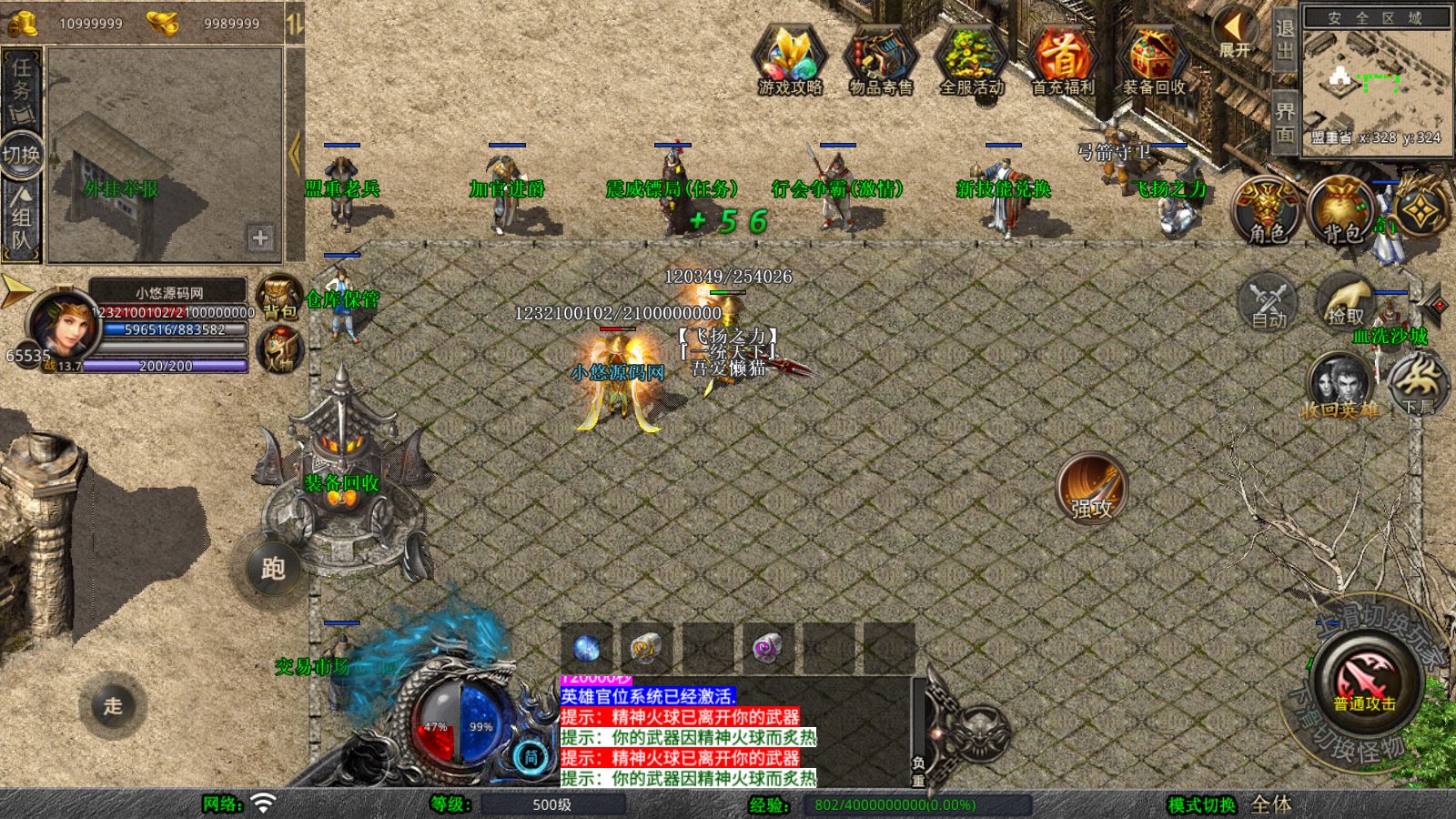Open the 界面 interface button
The height and width of the screenshot is (819, 1456).
(x=1284, y=122)
